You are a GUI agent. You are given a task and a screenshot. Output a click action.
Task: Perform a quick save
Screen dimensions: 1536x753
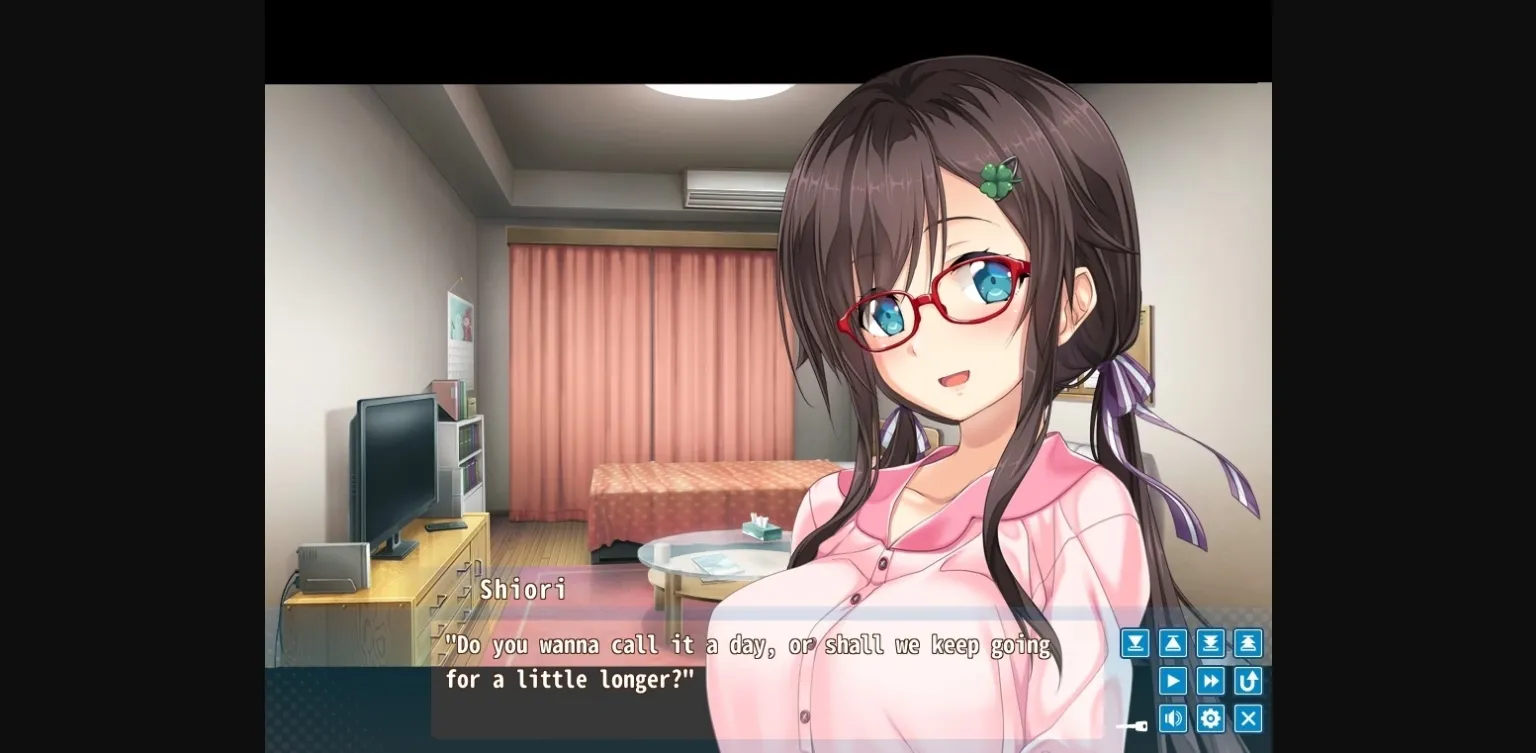click(x=1210, y=643)
